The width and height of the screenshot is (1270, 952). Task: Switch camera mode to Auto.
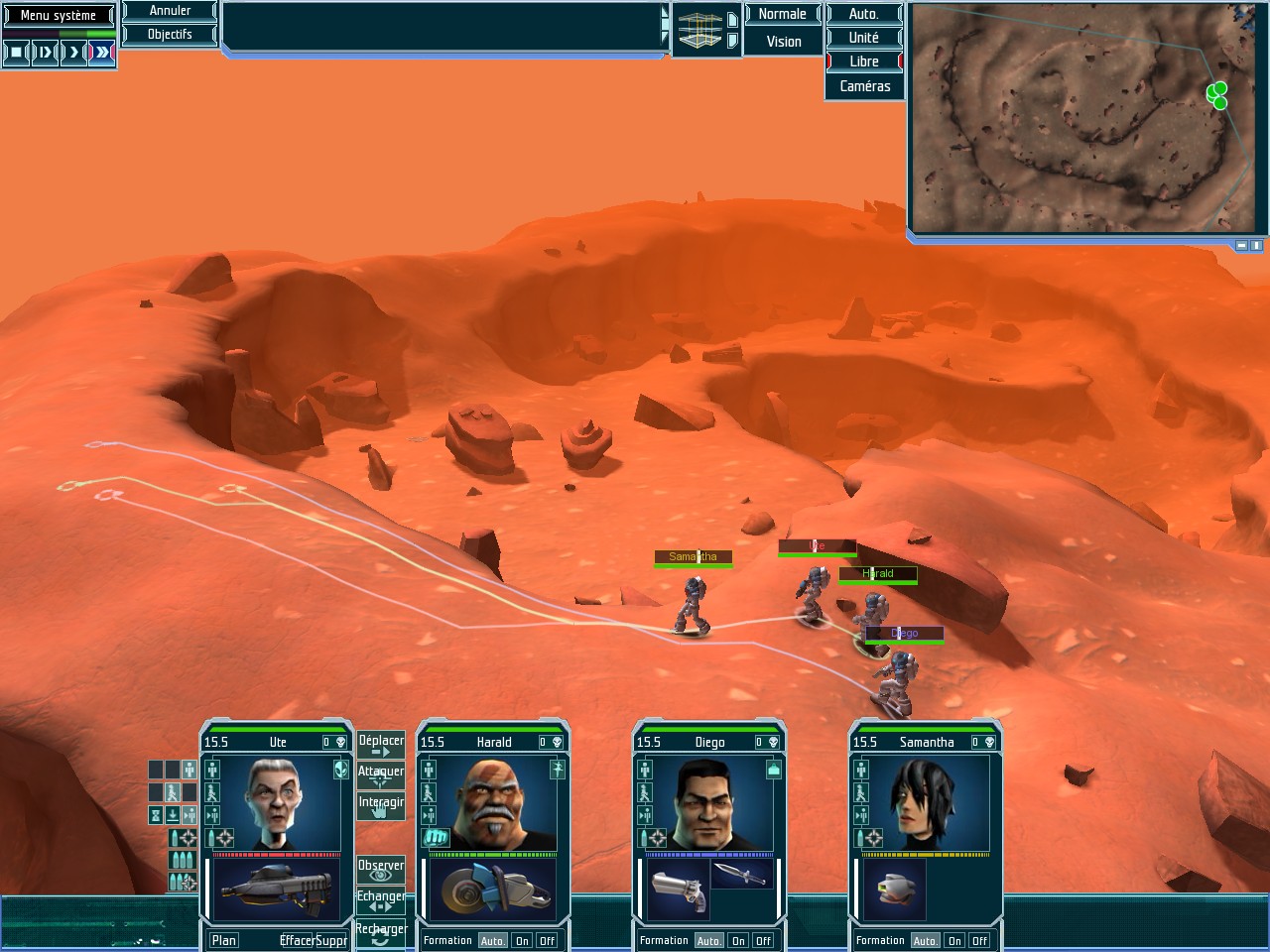pos(863,14)
